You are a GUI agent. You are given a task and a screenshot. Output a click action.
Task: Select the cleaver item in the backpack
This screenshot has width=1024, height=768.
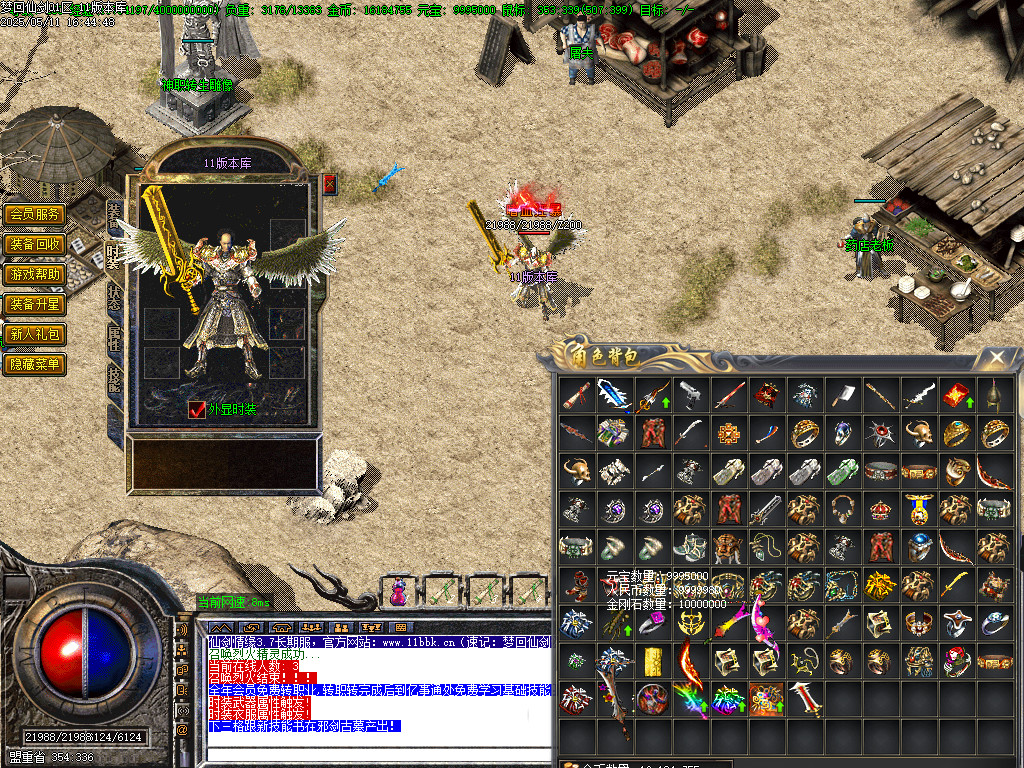[x=842, y=395]
